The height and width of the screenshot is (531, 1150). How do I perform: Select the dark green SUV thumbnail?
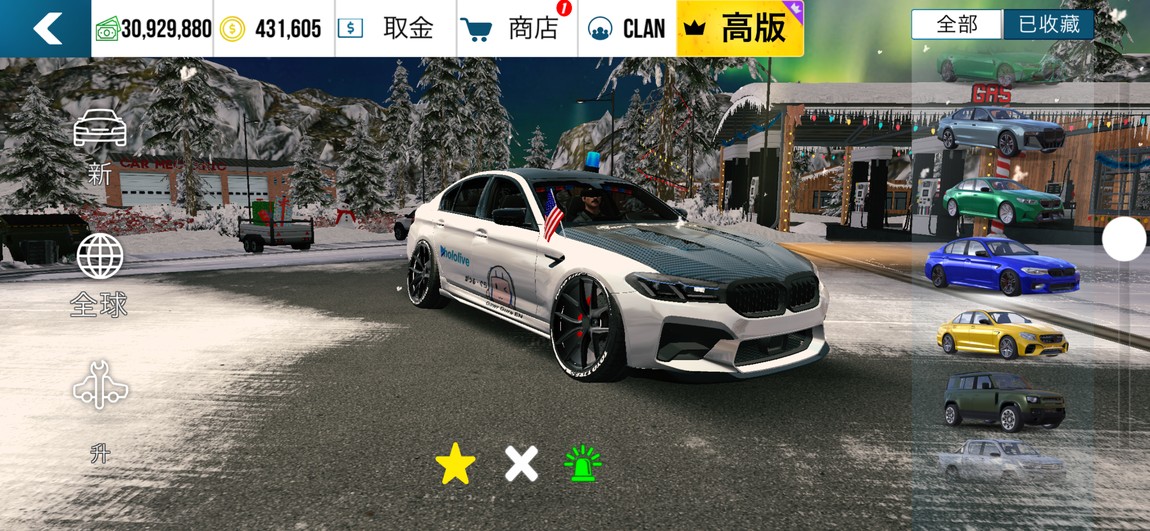(x=1001, y=400)
